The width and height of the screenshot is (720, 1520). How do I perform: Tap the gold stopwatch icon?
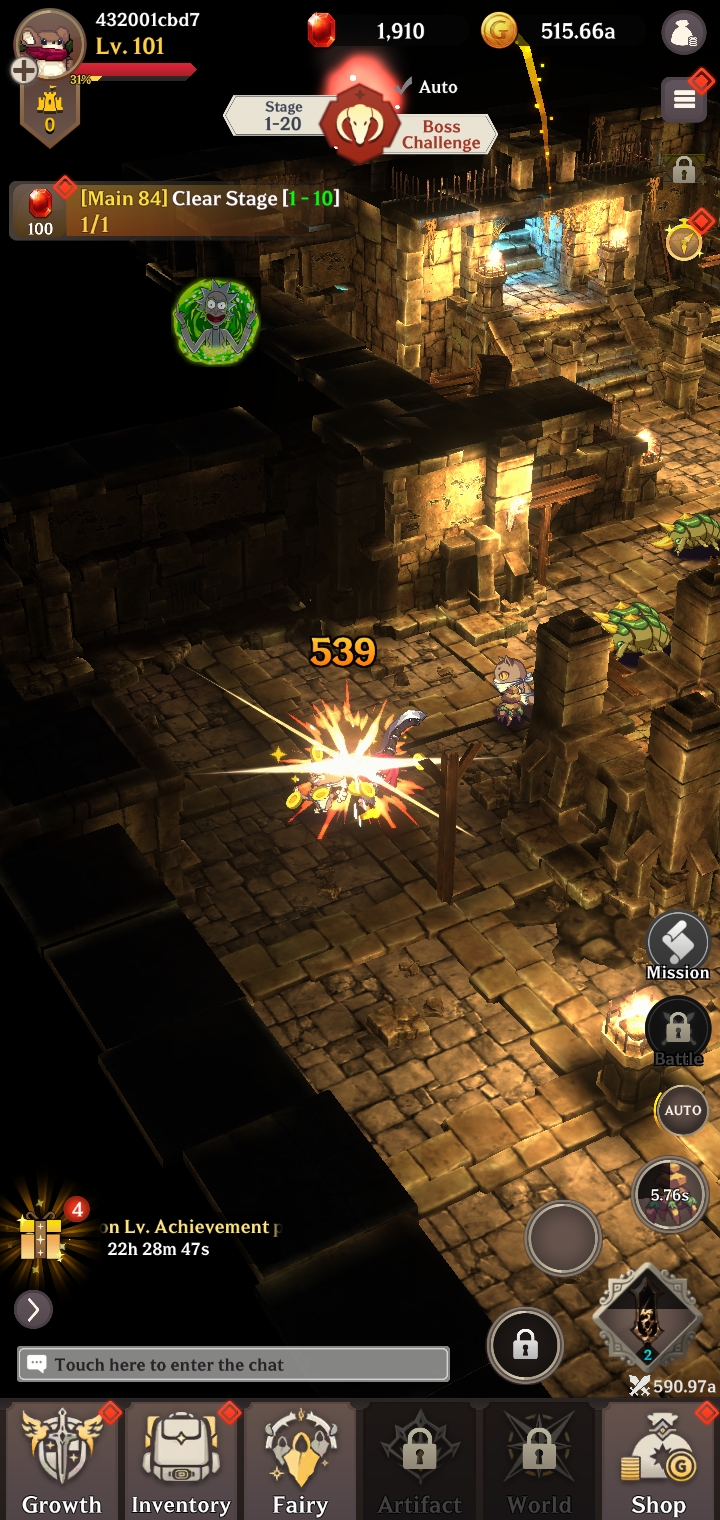[x=684, y=242]
